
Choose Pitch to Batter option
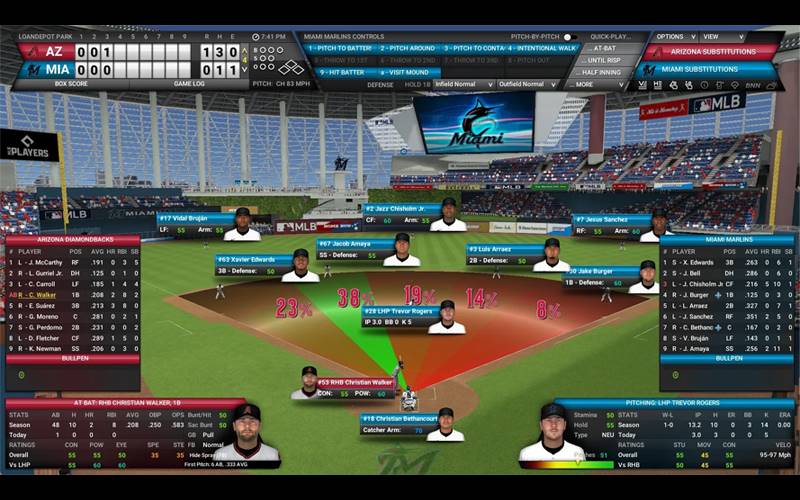pos(342,48)
